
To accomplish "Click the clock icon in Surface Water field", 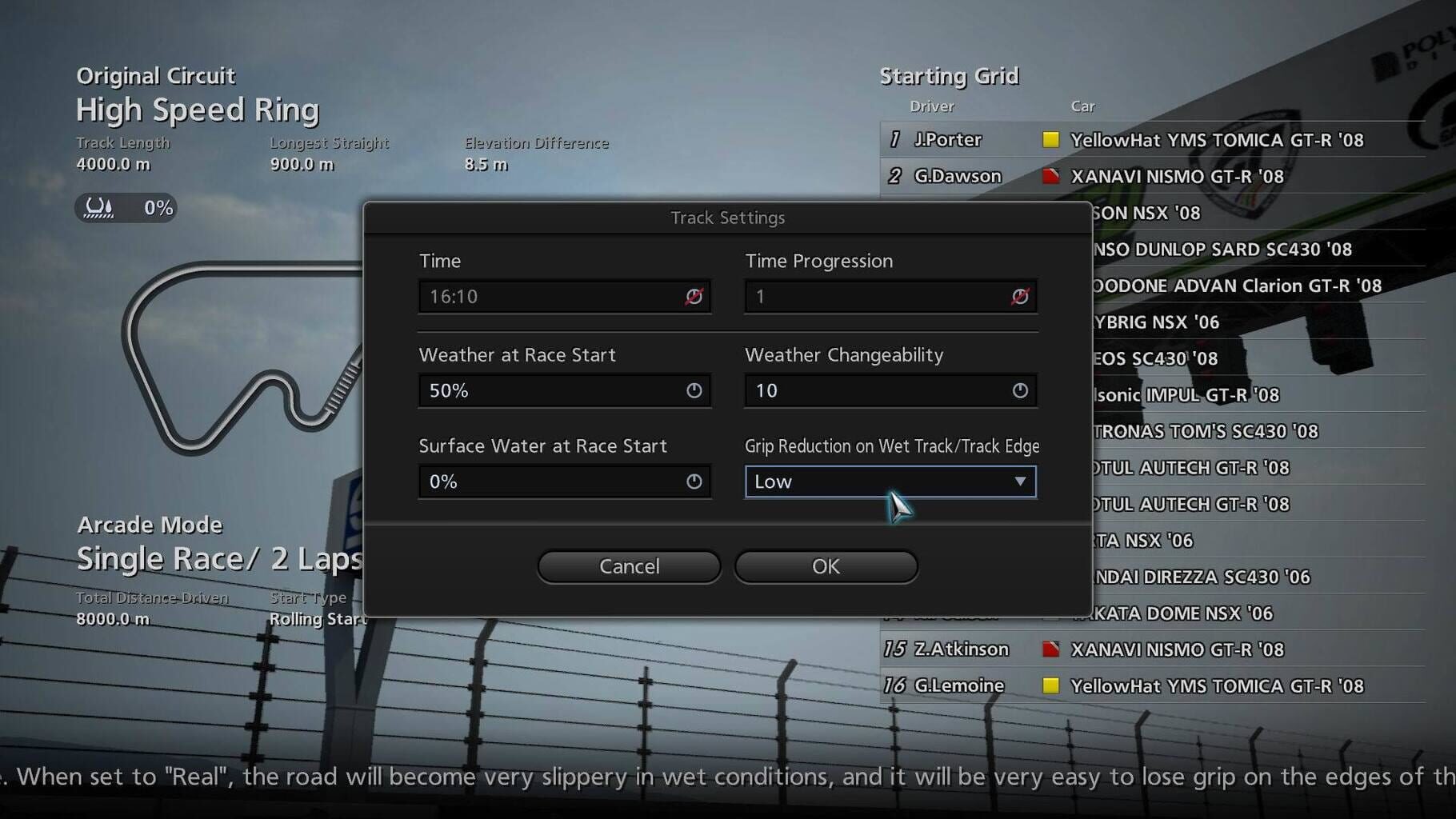I will click(693, 481).
